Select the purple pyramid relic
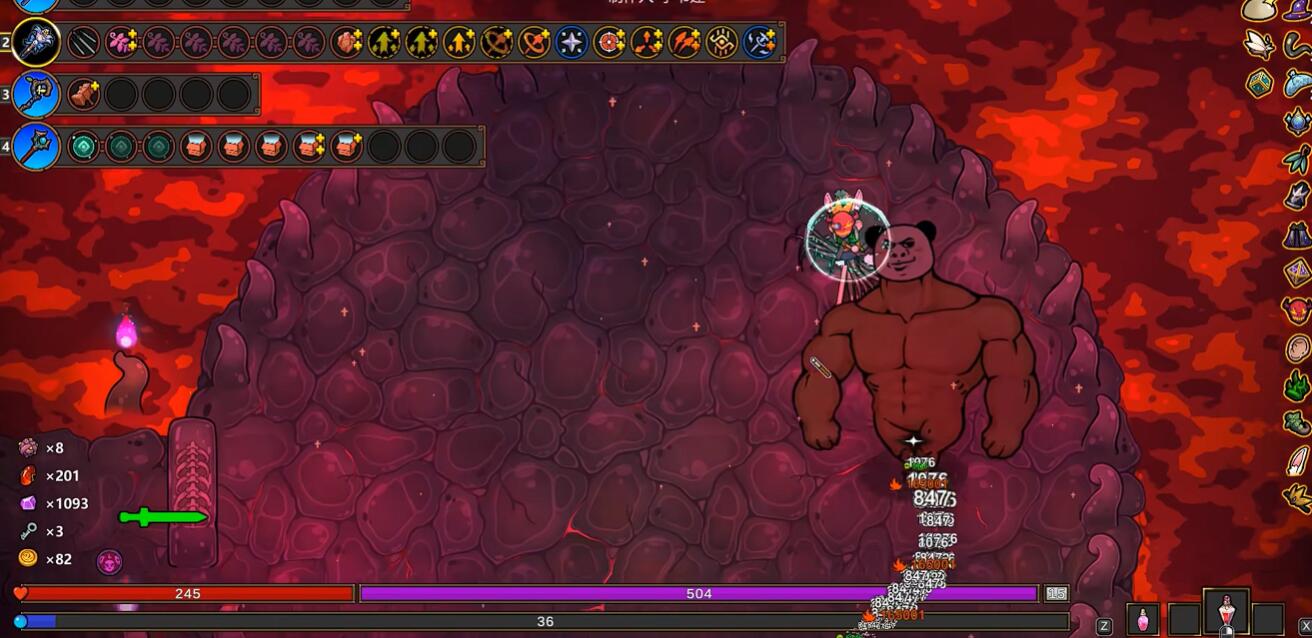This screenshot has width=1312, height=638. coord(1297,272)
